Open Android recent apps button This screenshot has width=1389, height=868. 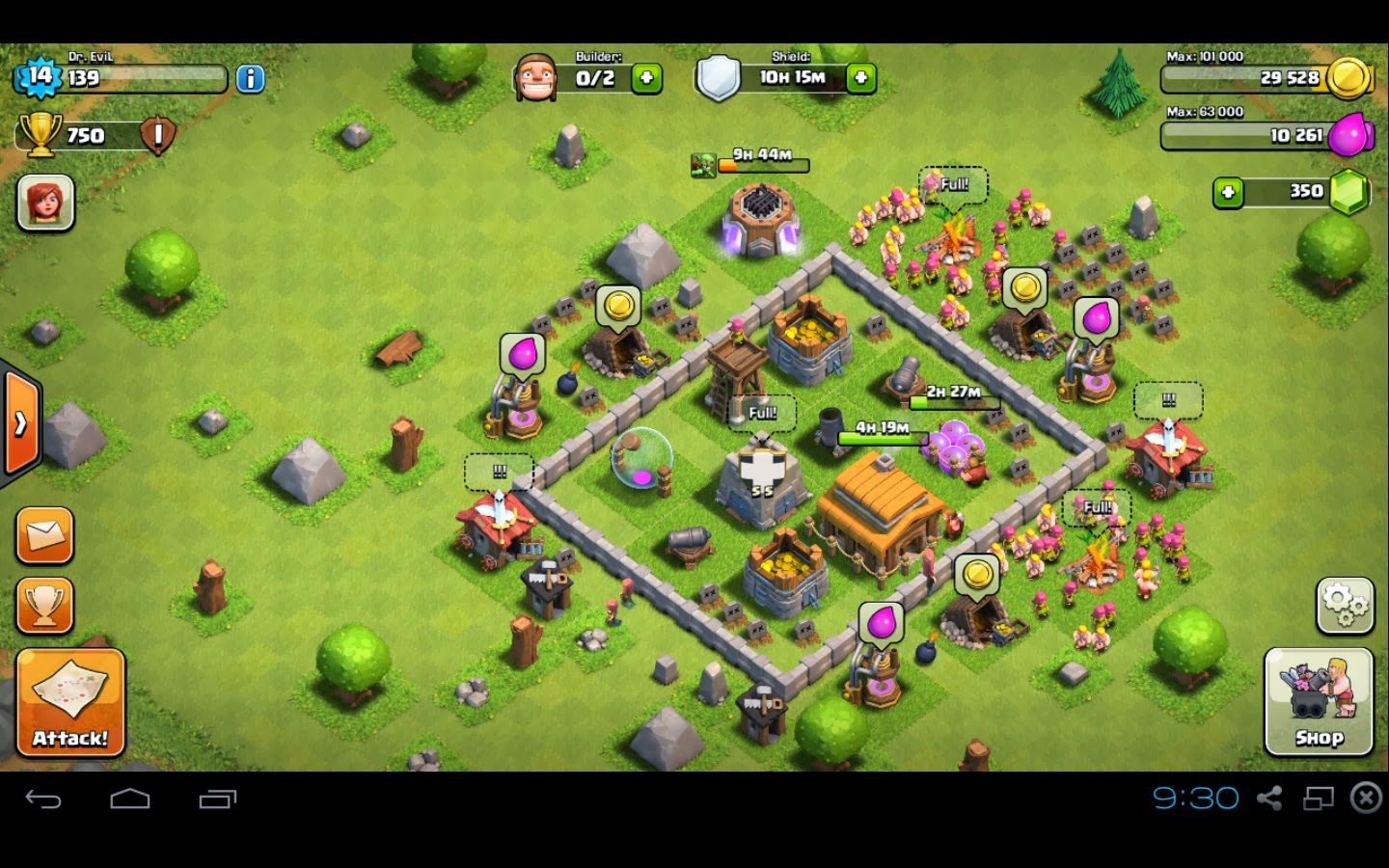point(218,799)
